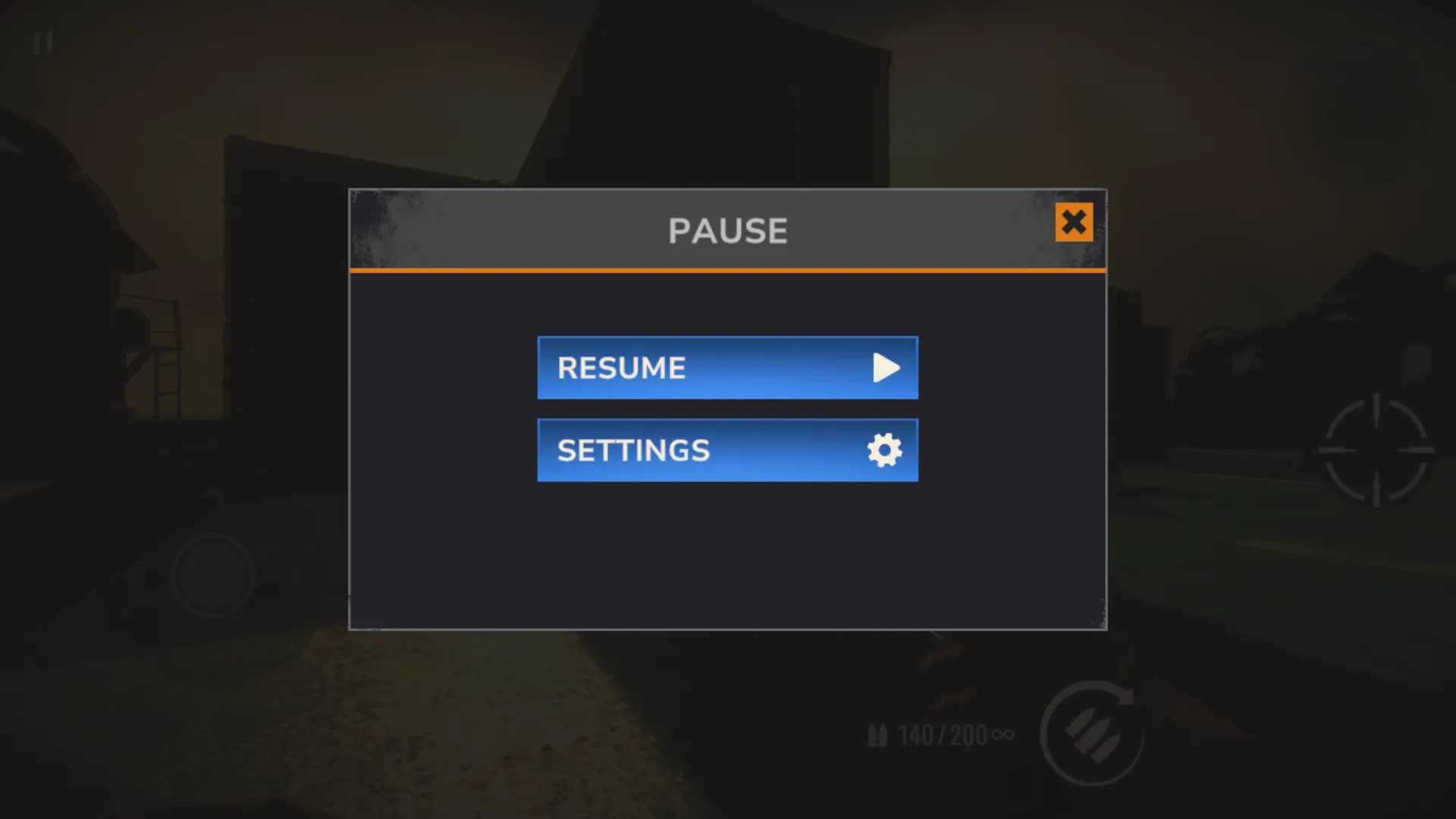Click the infinity symbol after the ammo count
1456x819 pixels.
[1003, 733]
